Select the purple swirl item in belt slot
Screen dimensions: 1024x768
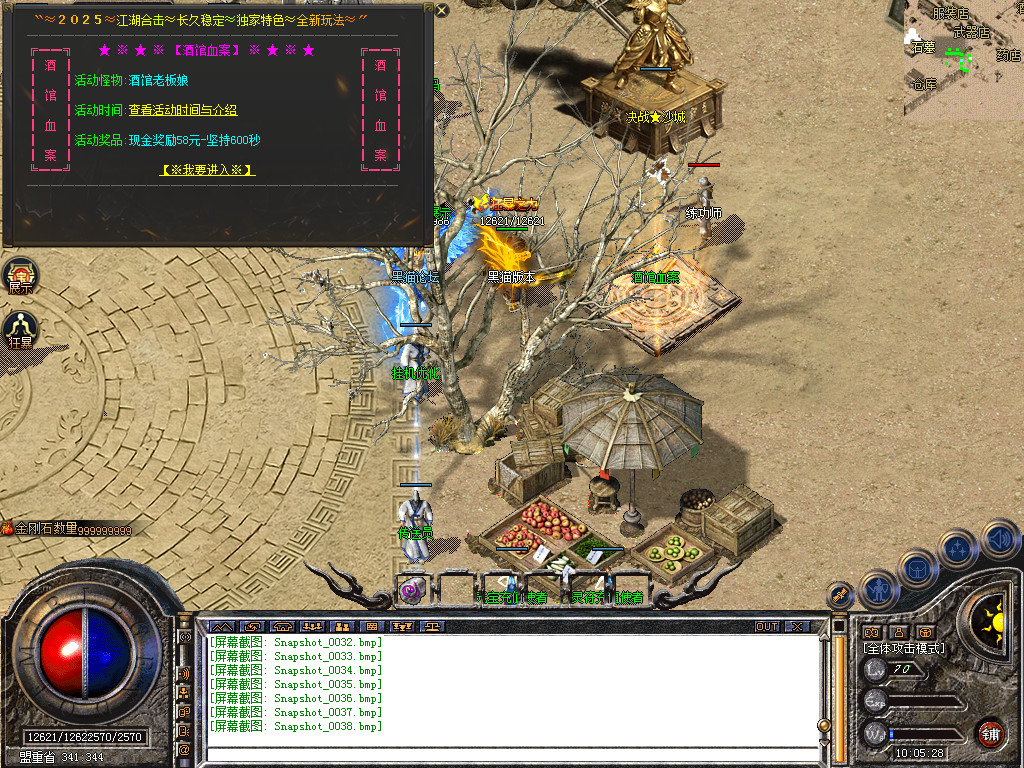412,590
